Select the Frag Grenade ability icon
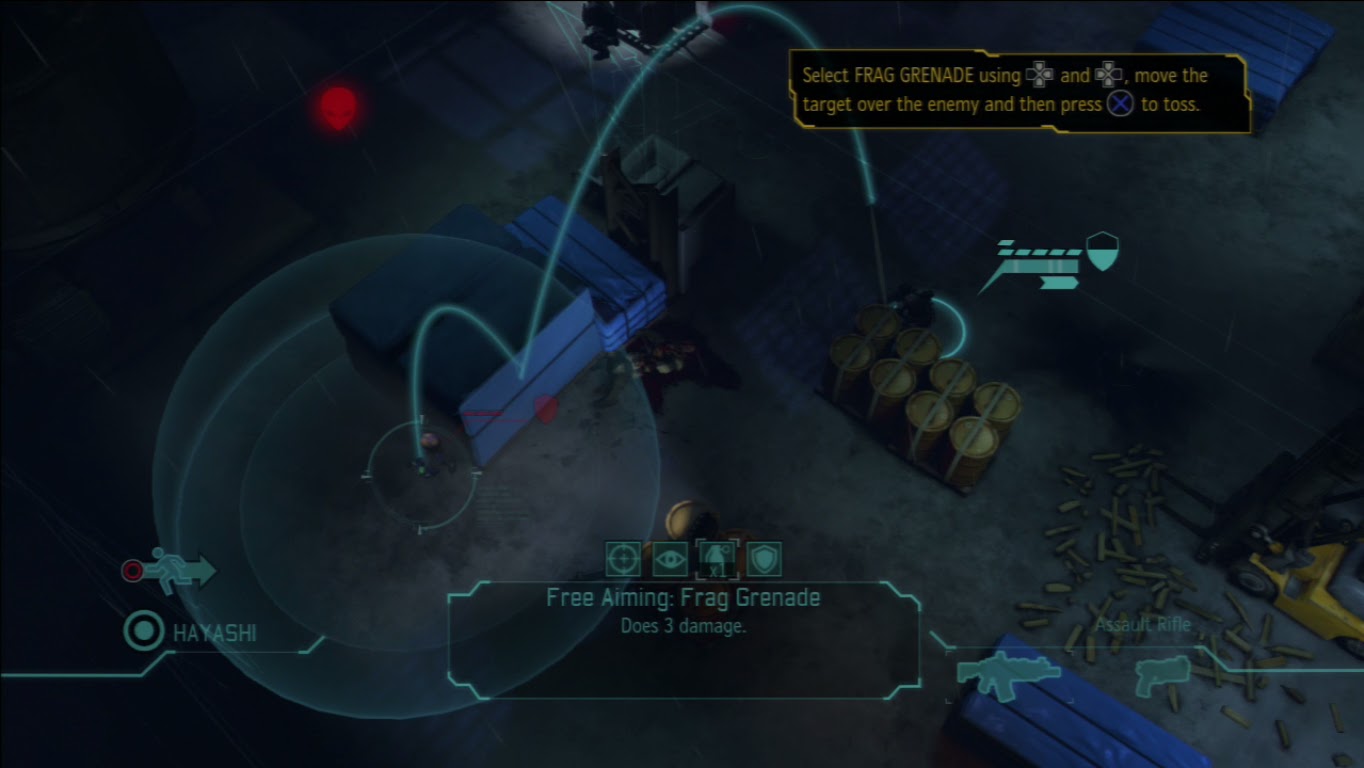 point(719,558)
